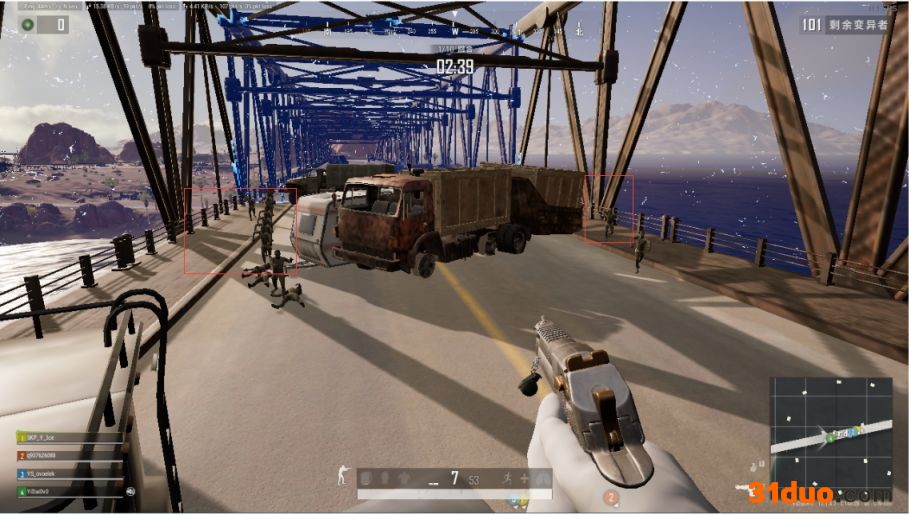Toggle the speaker icon beside teammate 4
Screen dimensions: 911x515
130,491
